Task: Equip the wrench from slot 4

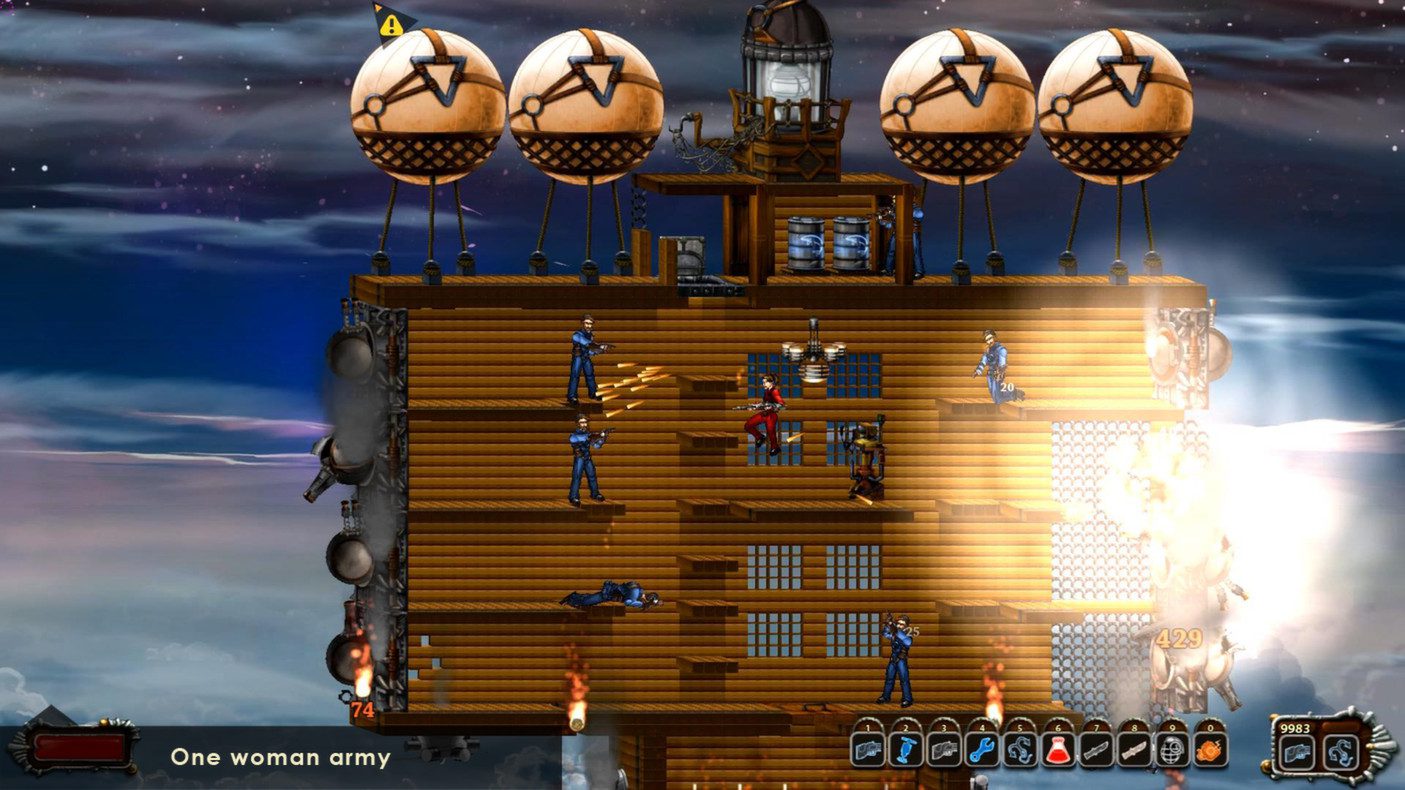Action: tap(981, 748)
